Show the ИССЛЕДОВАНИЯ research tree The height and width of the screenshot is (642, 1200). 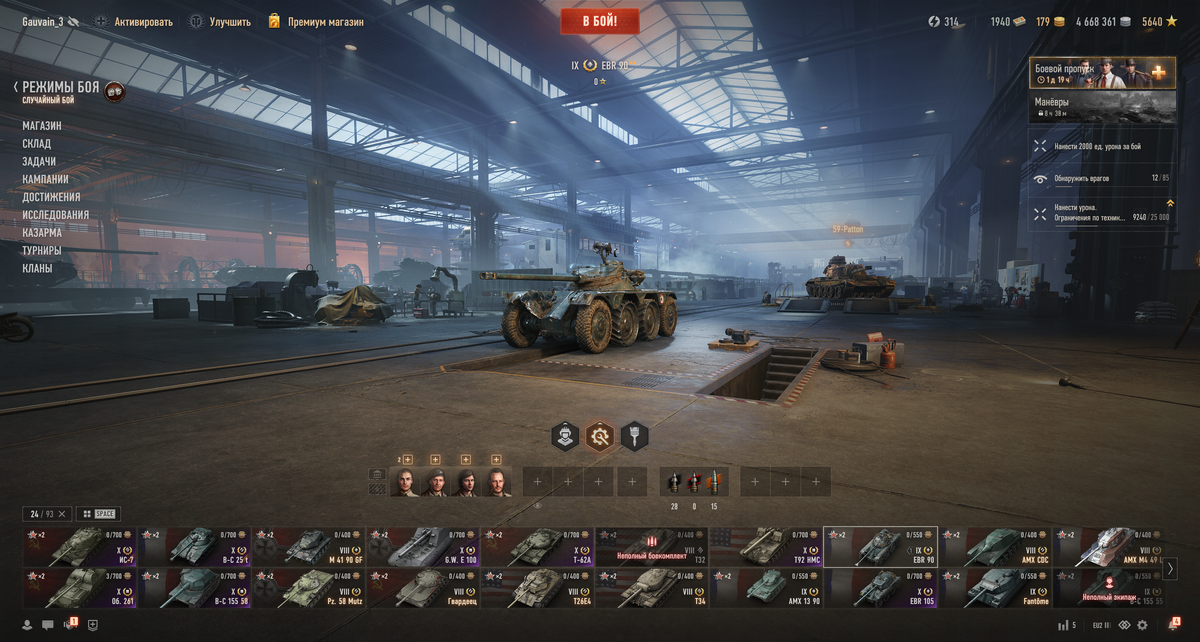click(x=56, y=215)
